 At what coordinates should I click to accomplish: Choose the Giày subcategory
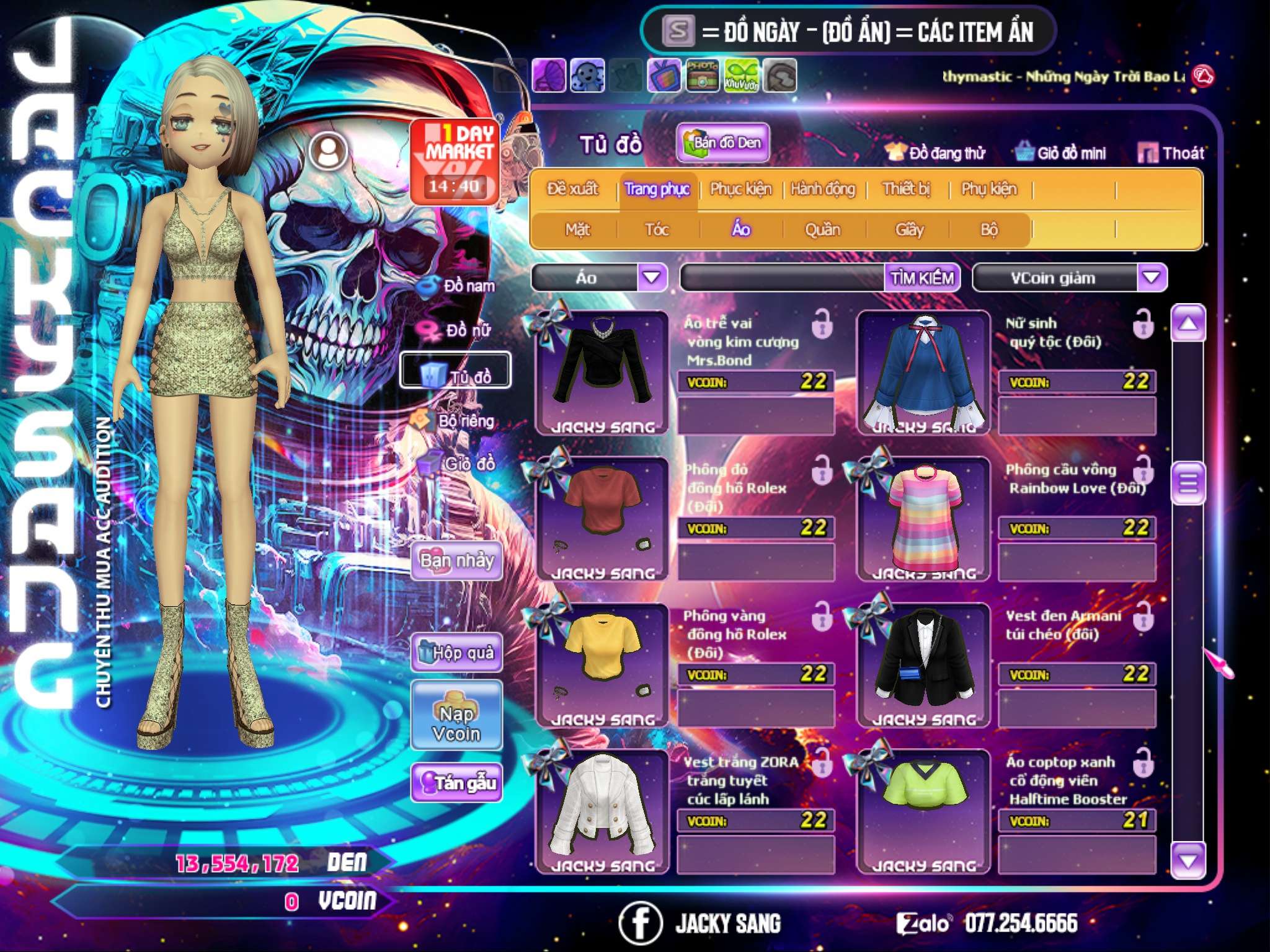909,230
